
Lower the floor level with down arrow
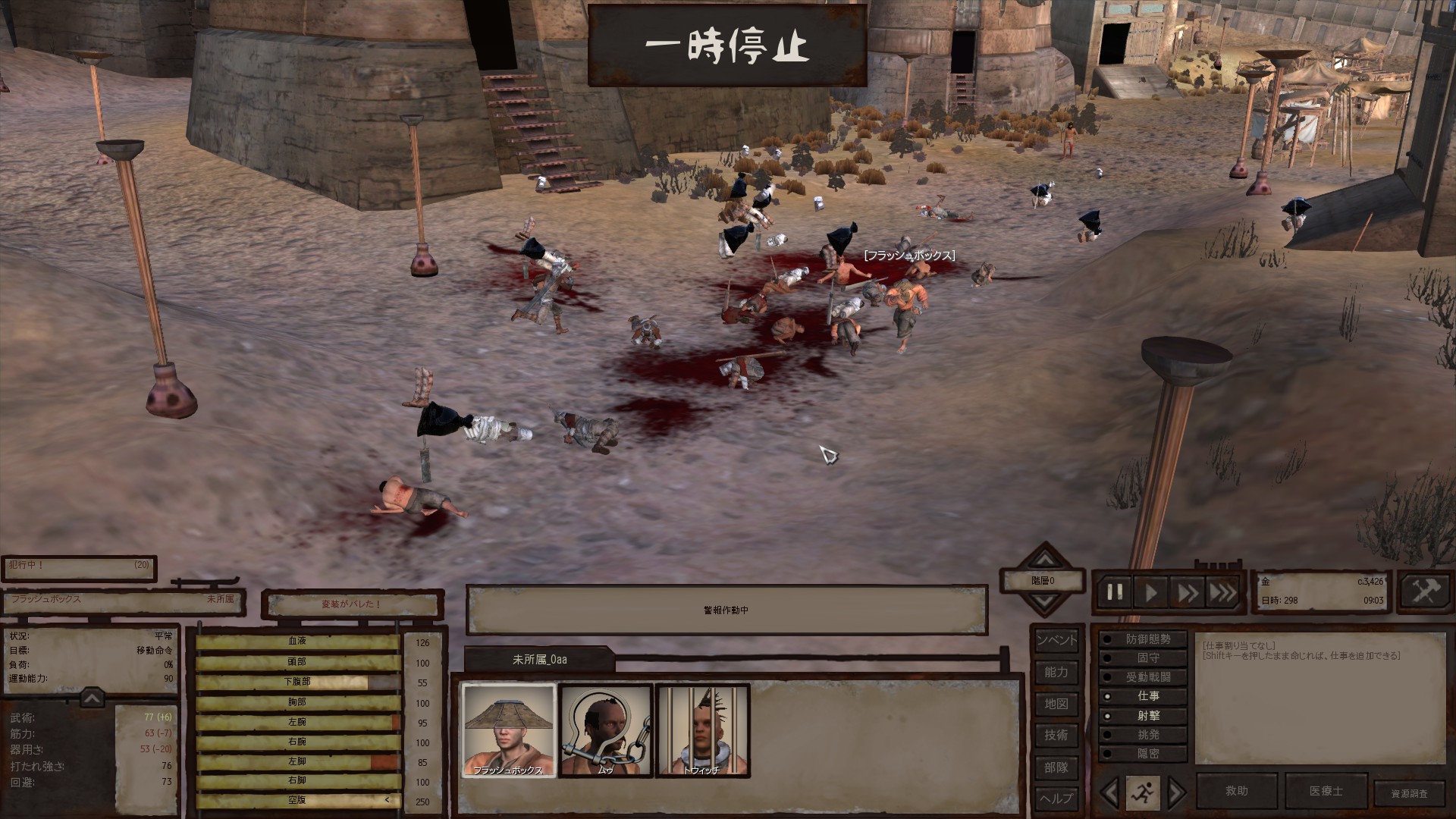[1045, 602]
